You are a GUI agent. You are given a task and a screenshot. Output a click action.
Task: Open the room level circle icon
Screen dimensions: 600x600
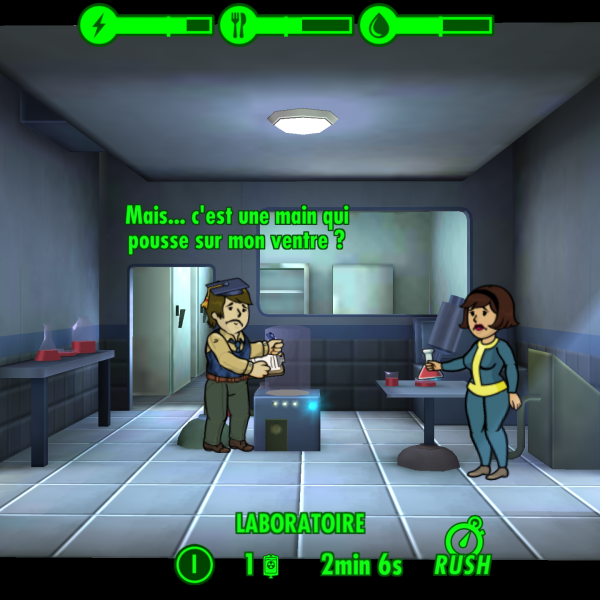click(195, 566)
